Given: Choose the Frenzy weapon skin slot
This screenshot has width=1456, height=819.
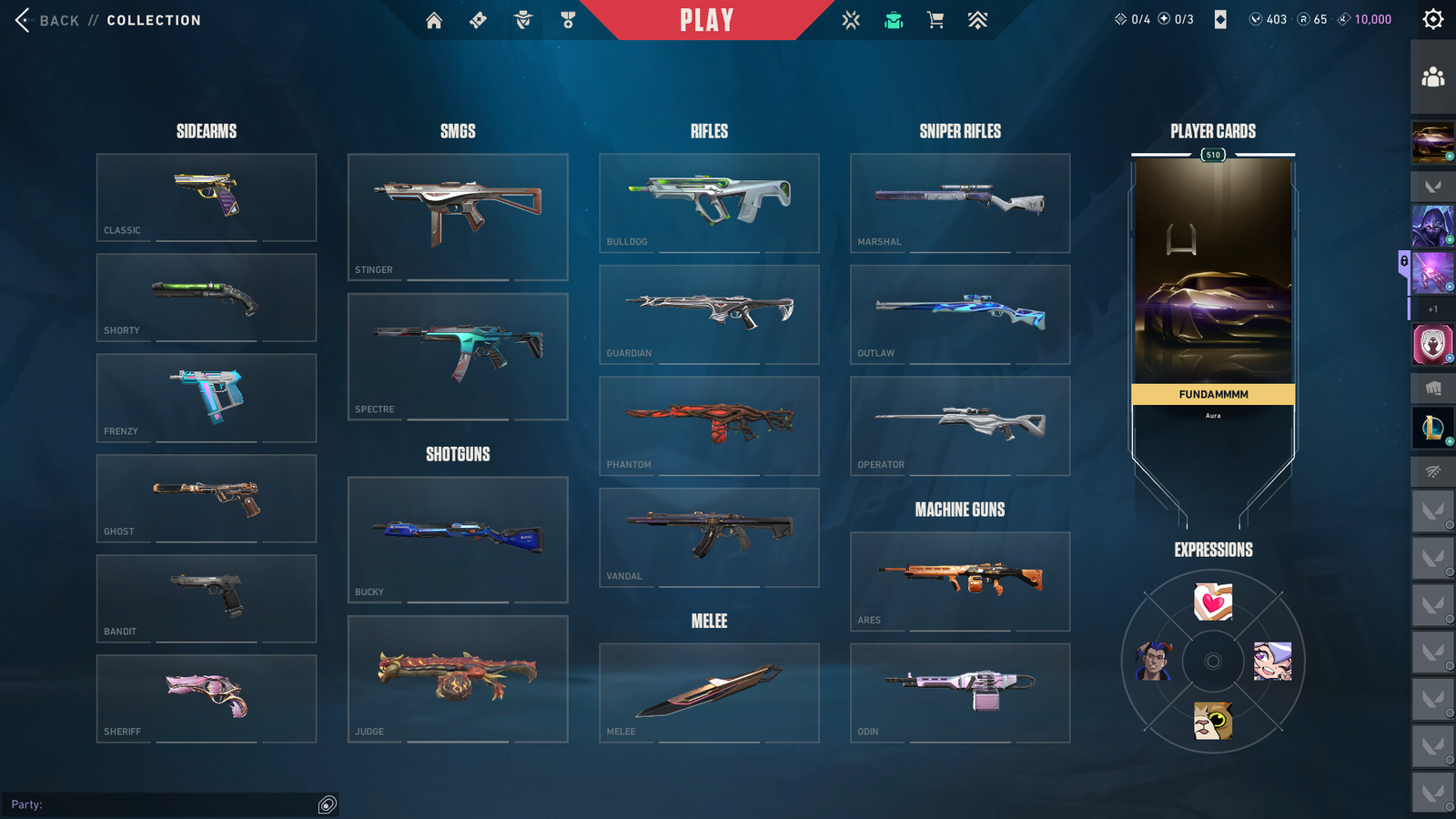Looking at the screenshot, I should point(207,398).
